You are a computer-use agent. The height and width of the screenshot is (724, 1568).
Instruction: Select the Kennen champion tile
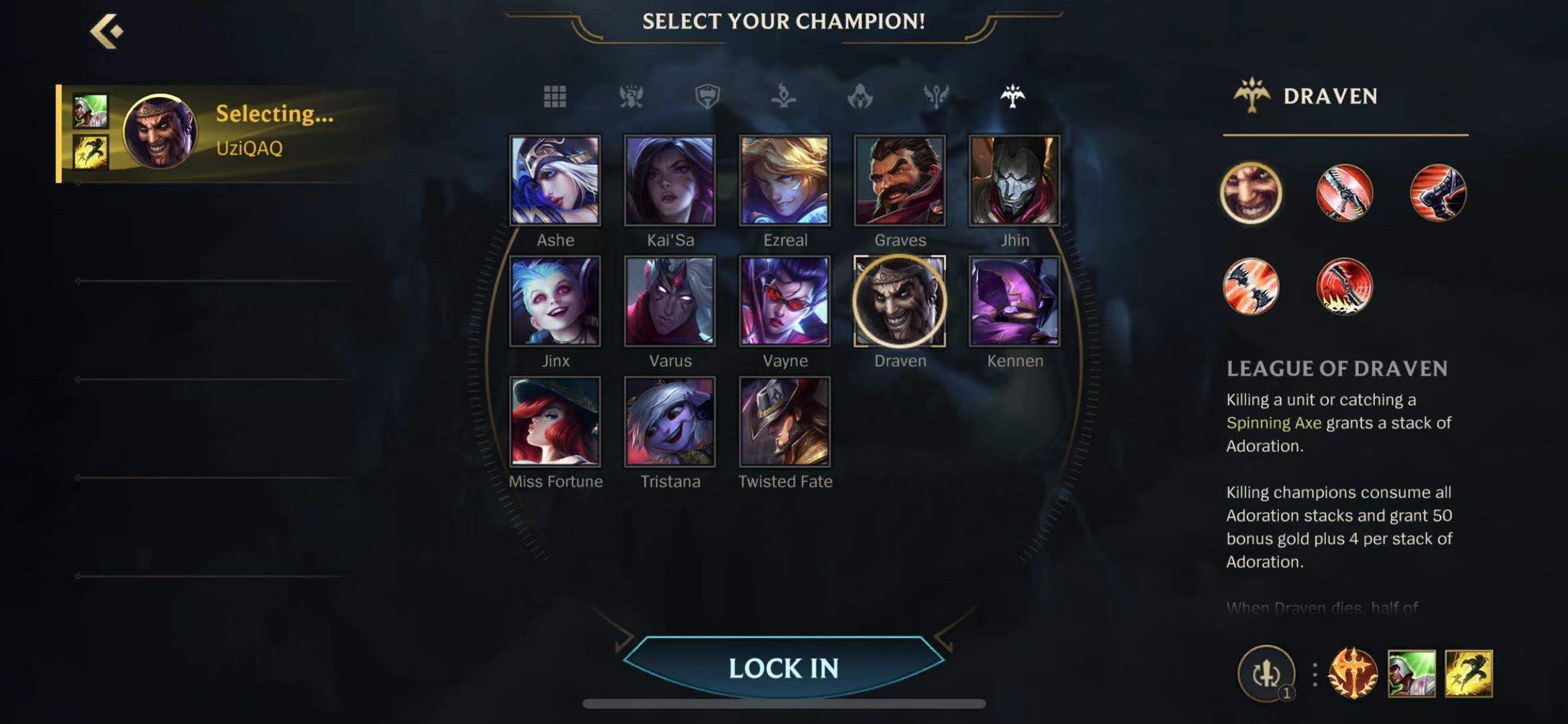click(1014, 301)
